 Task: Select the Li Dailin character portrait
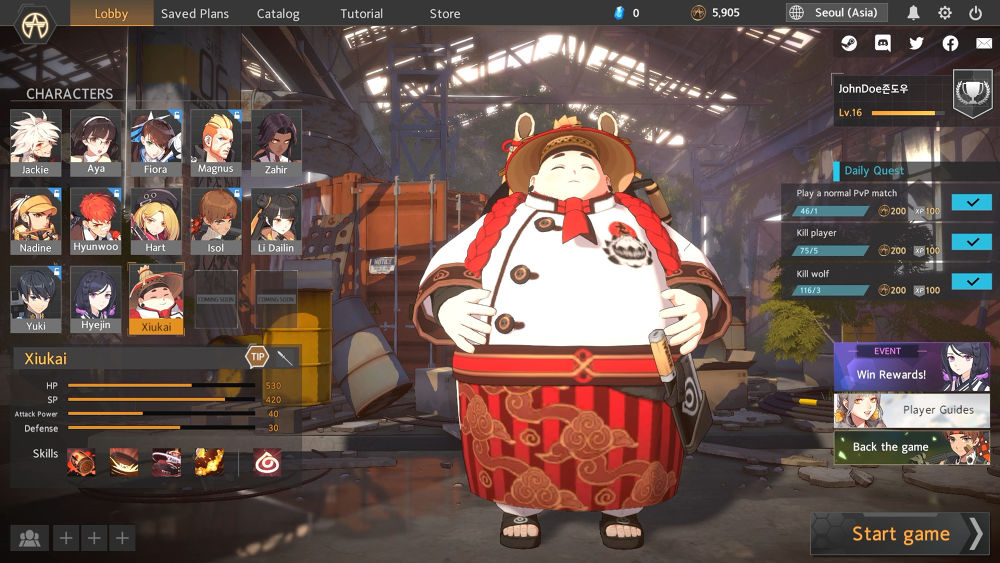(275, 220)
